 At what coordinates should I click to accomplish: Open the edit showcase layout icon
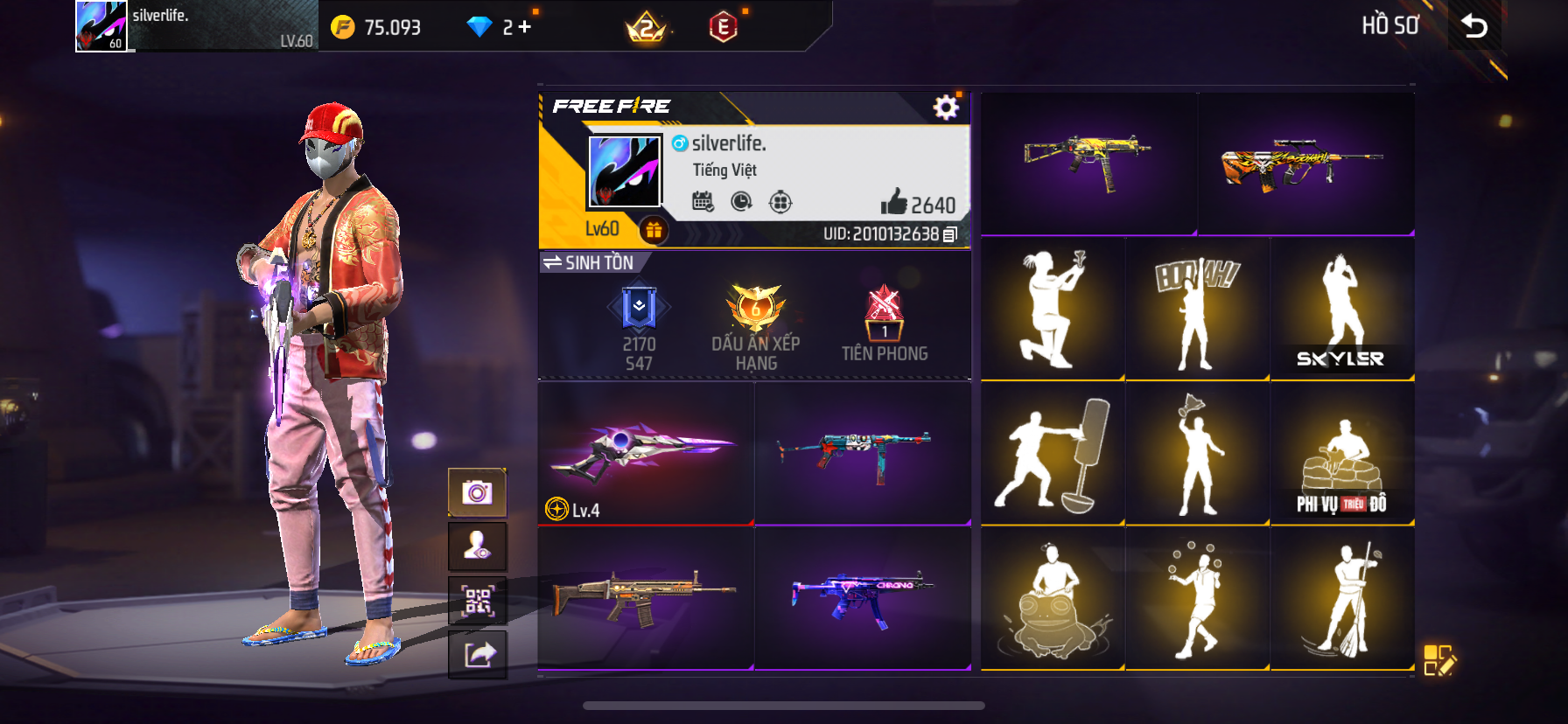coord(1438,660)
